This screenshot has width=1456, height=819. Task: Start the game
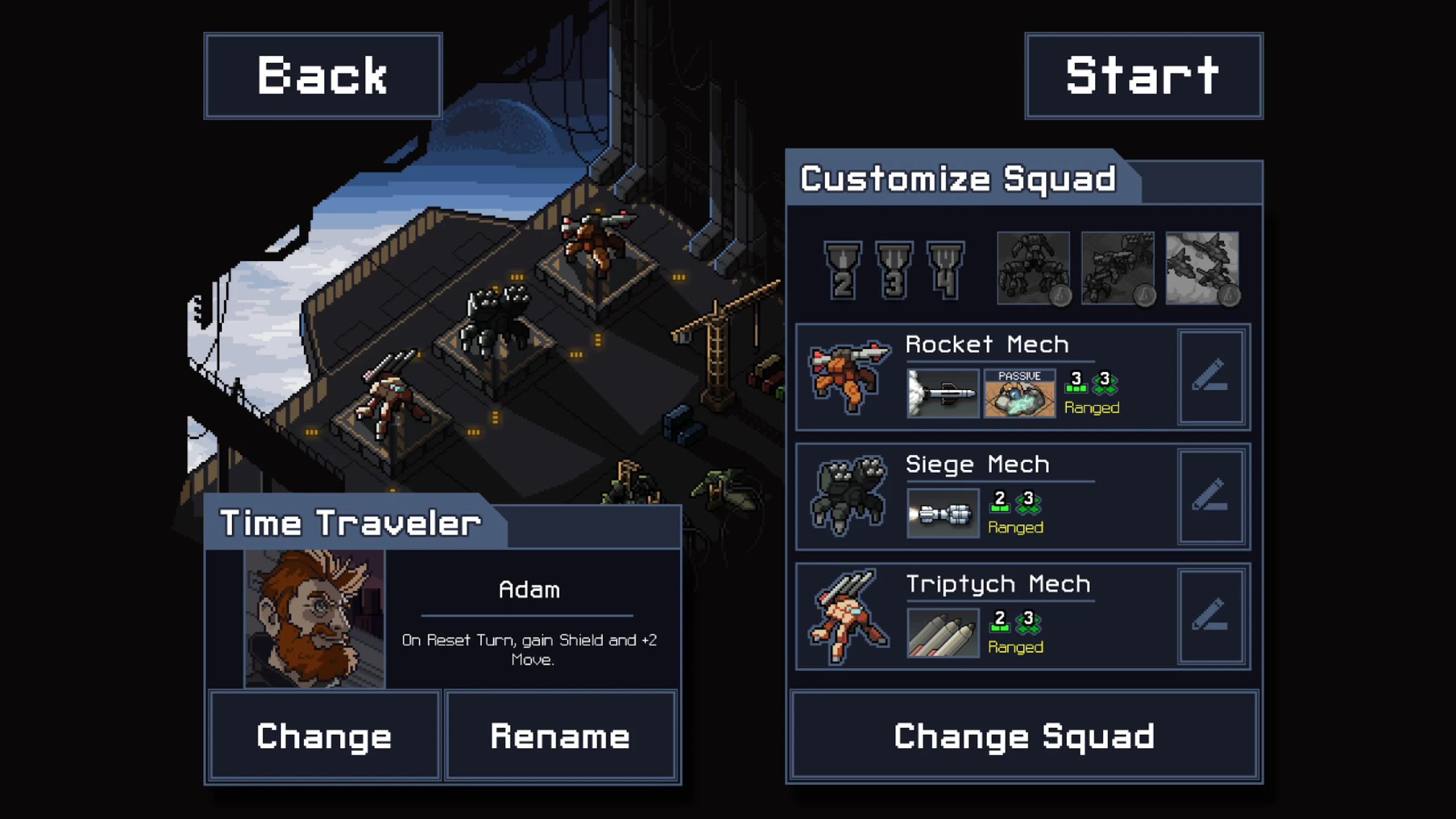1143,76
